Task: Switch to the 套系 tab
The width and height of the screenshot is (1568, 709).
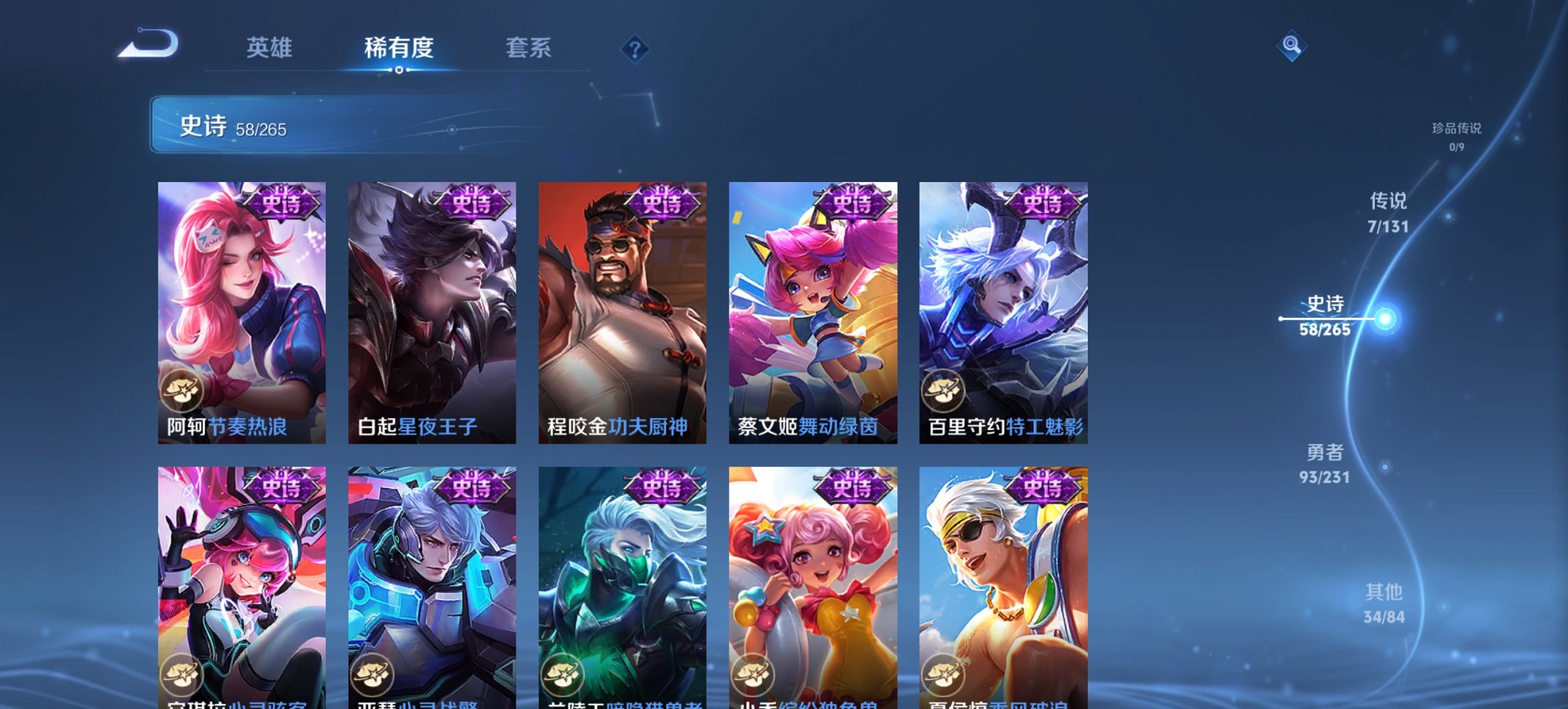Action: pyautogui.click(x=529, y=49)
